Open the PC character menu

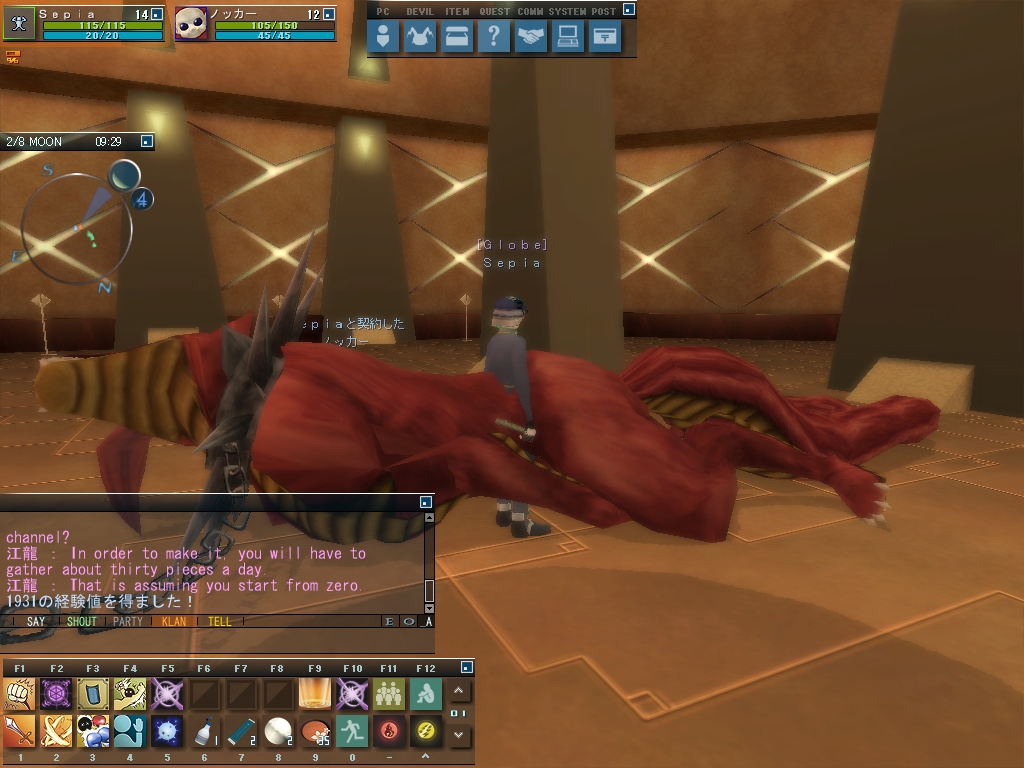[383, 37]
